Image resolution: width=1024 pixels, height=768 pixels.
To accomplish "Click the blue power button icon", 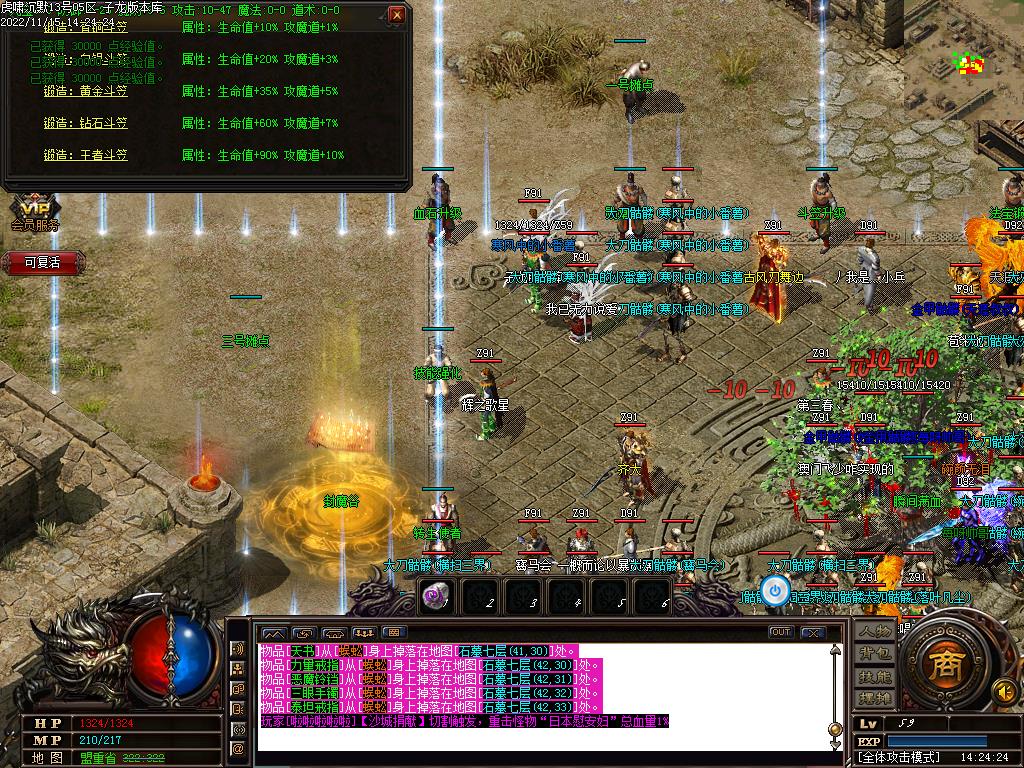I will pos(775,591).
